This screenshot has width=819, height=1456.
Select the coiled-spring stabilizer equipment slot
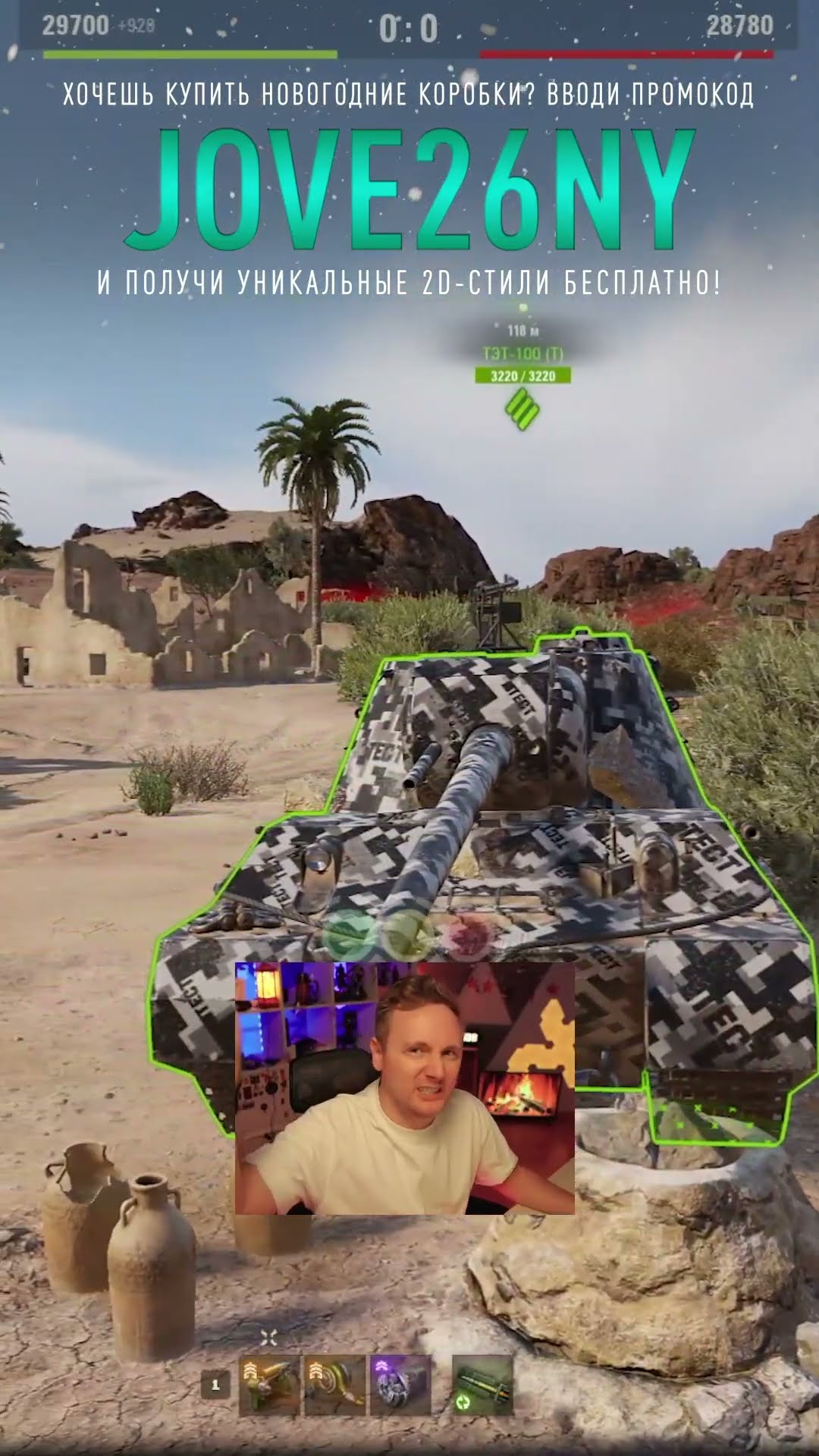(x=334, y=1385)
